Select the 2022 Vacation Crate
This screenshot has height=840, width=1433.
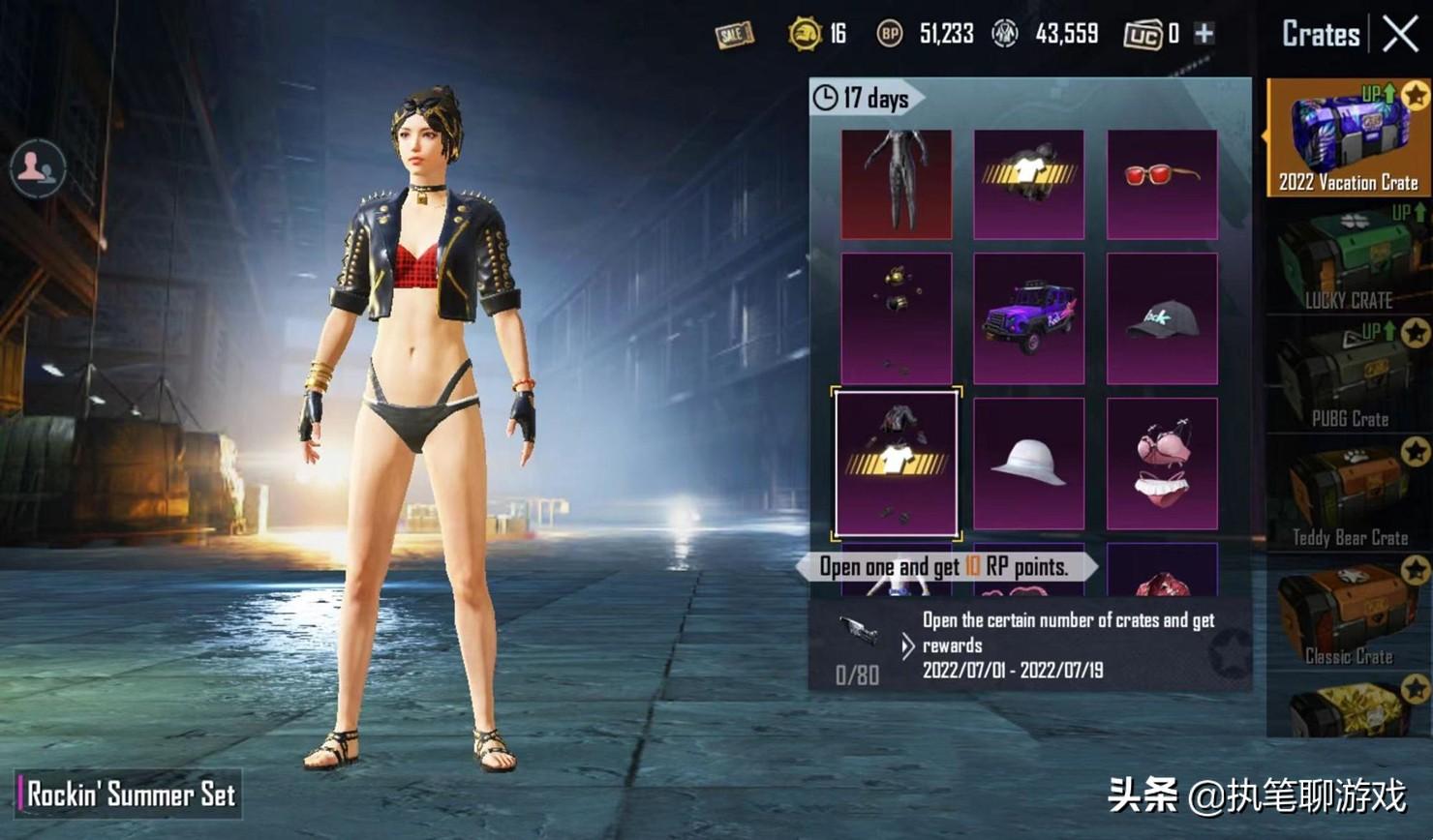point(1347,138)
